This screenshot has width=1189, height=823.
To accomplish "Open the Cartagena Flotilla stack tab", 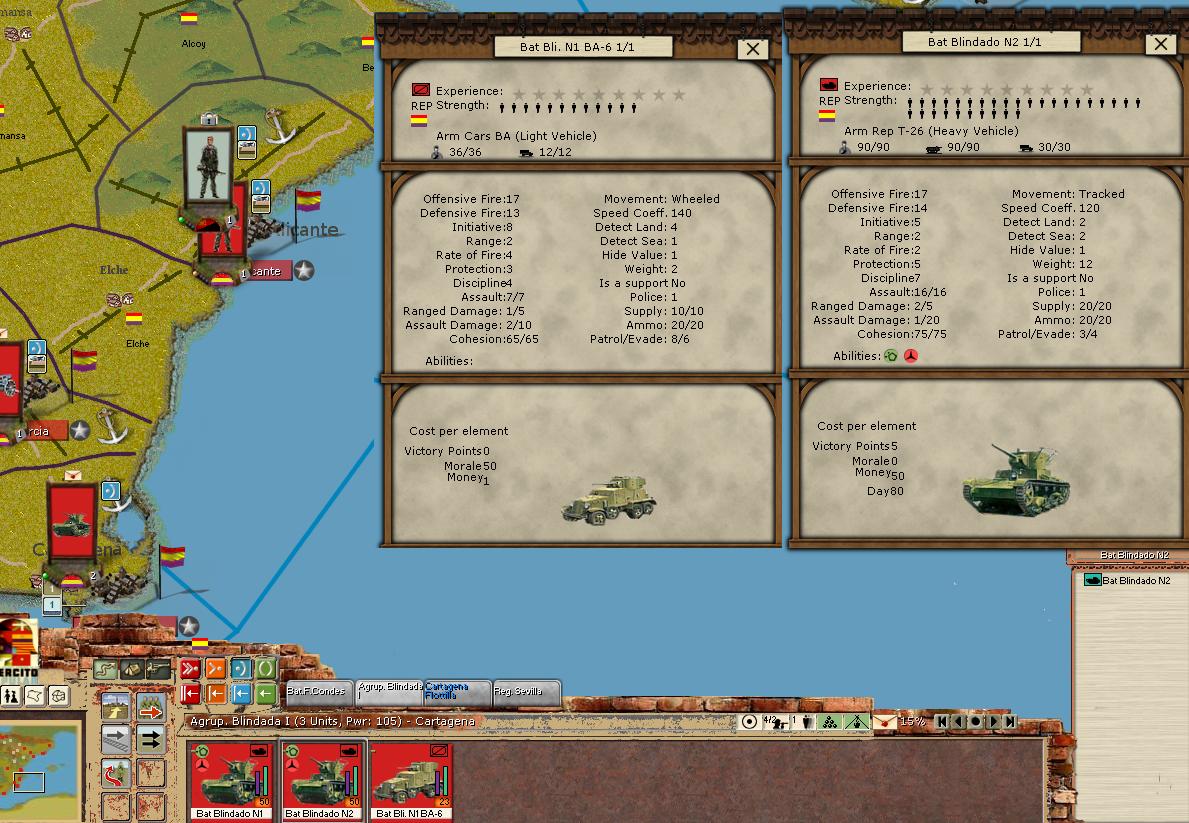I will point(456,691).
